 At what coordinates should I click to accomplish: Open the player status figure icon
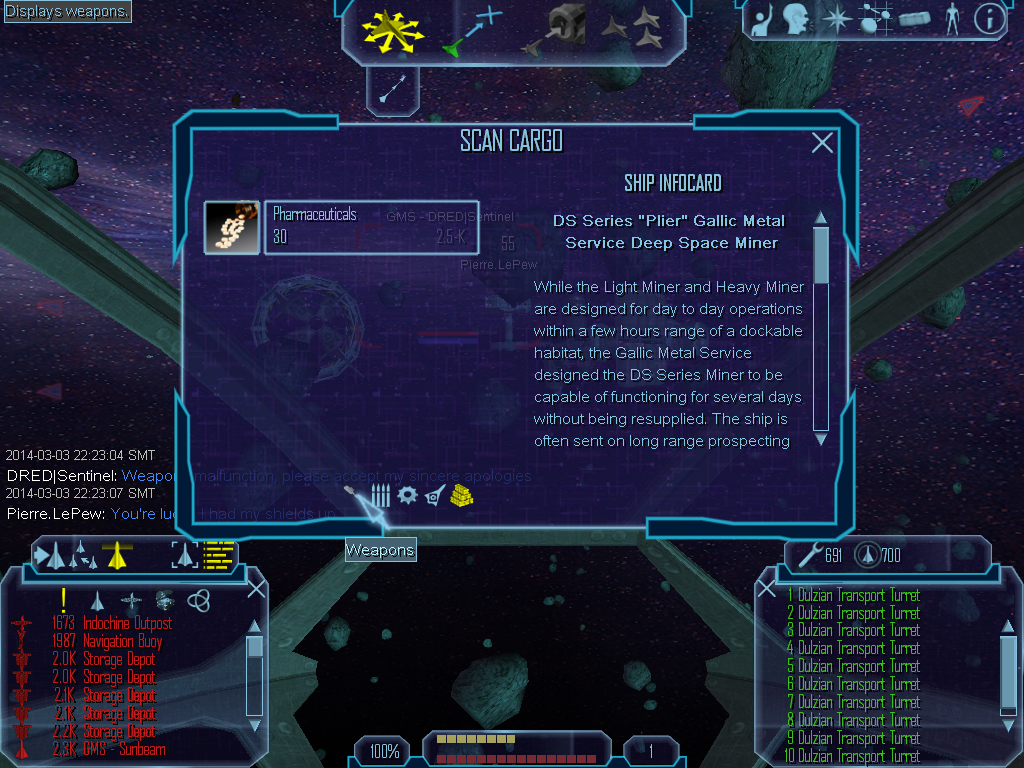click(x=952, y=18)
